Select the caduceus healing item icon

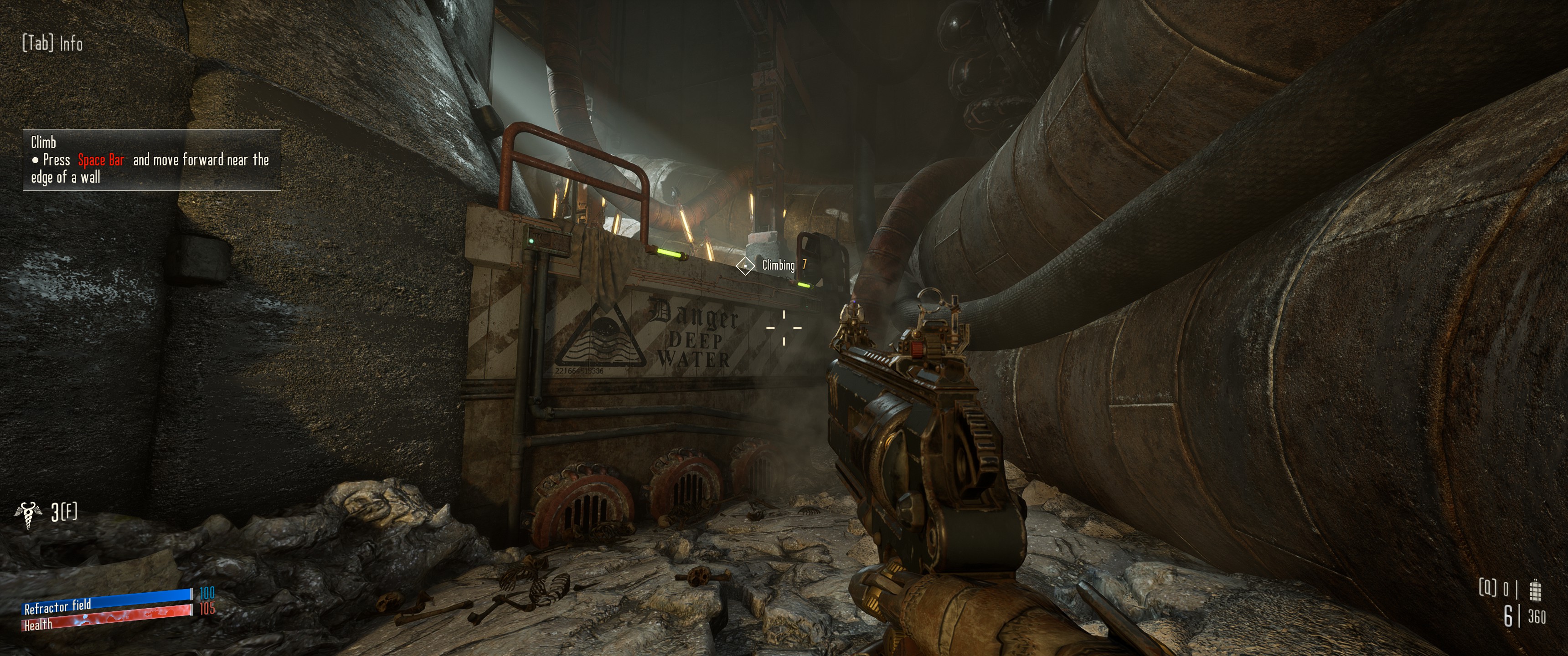tap(29, 515)
